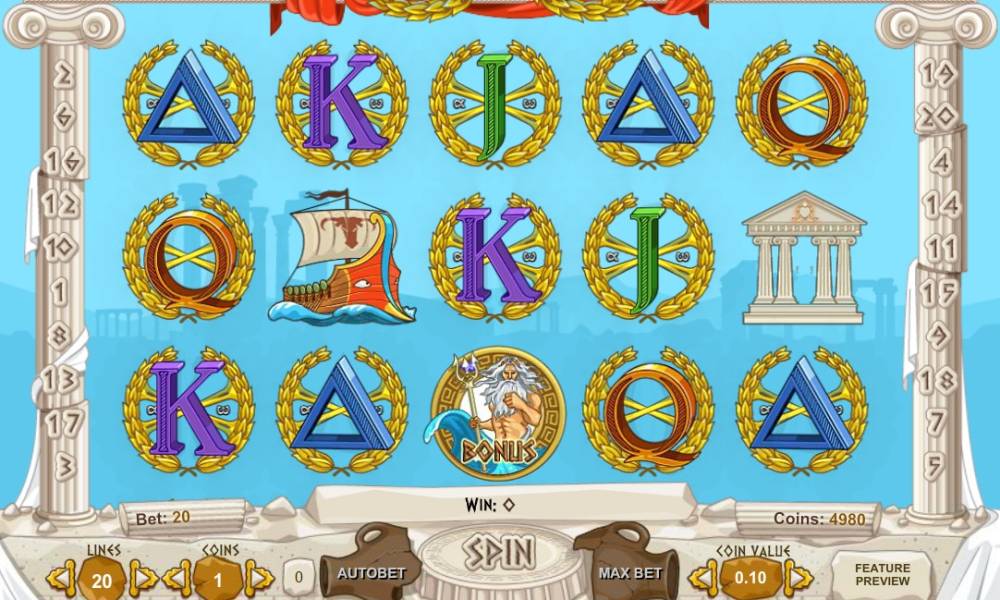1000x600 pixels.
Task: Select payline 17 on the left column
Action: (64, 423)
